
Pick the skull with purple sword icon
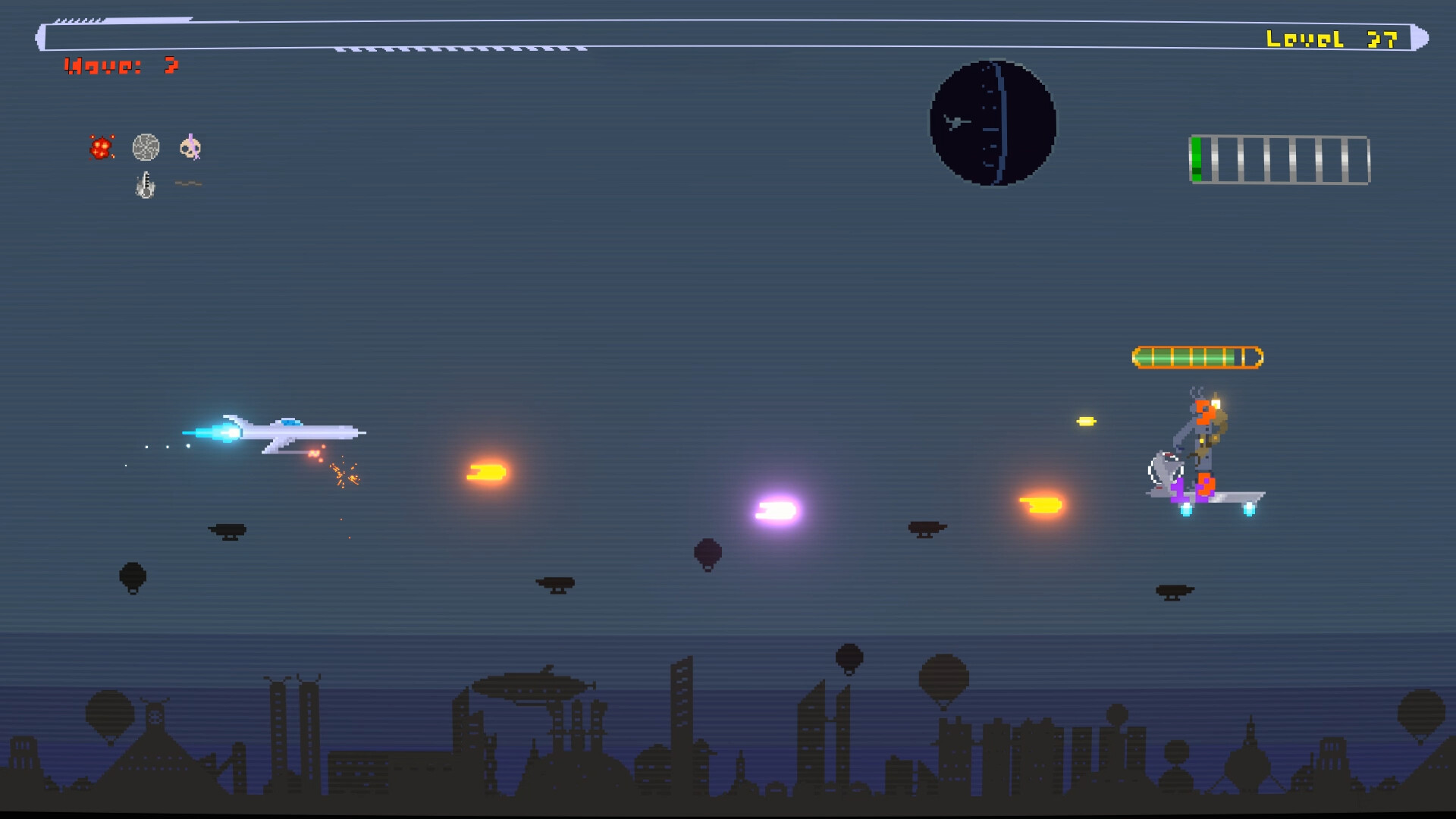pyautogui.click(x=190, y=147)
